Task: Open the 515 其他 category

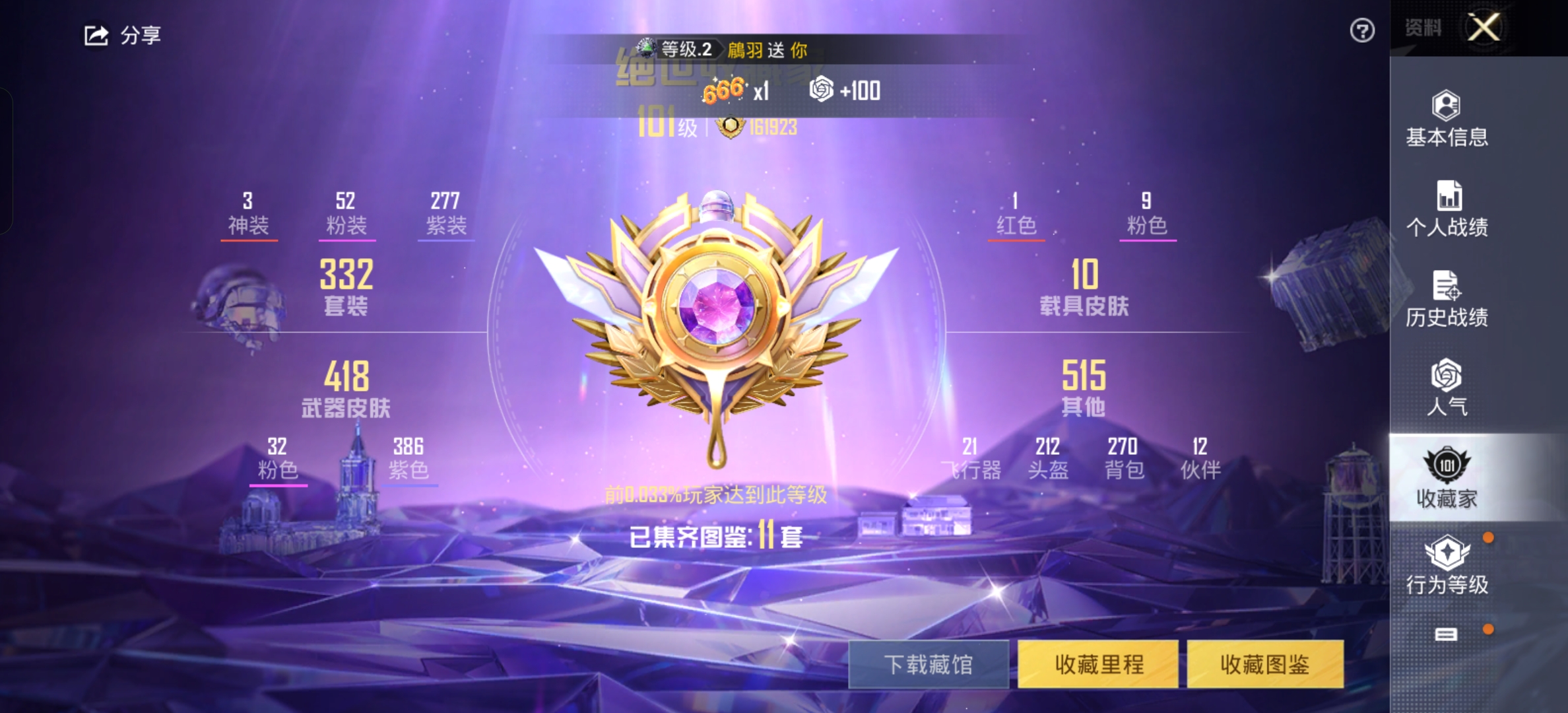Action: tap(1084, 388)
